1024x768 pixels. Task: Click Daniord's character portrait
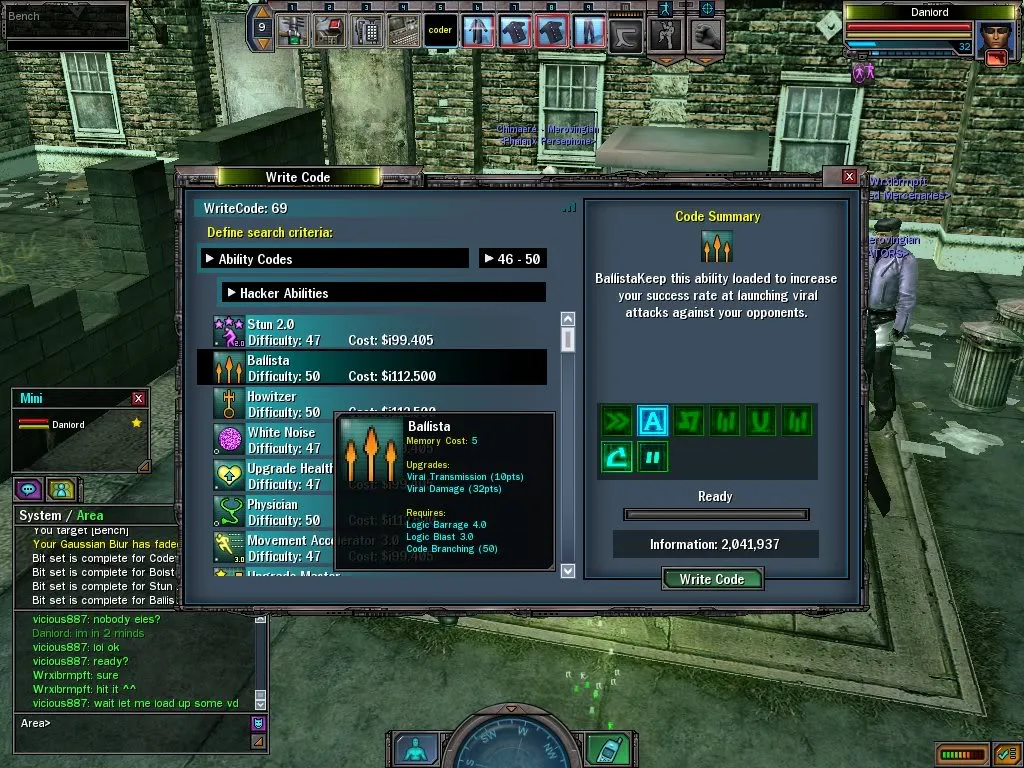(x=992, y=40)
